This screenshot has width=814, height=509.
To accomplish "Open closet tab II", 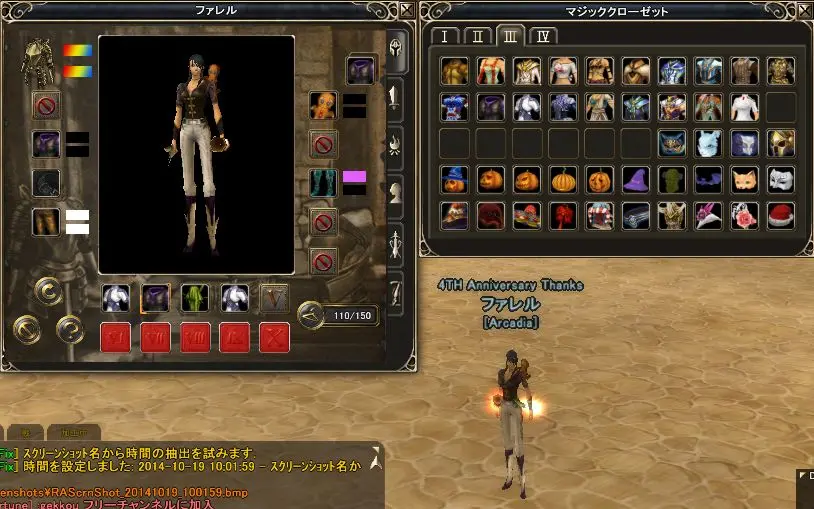I will (x=477, y=37).
